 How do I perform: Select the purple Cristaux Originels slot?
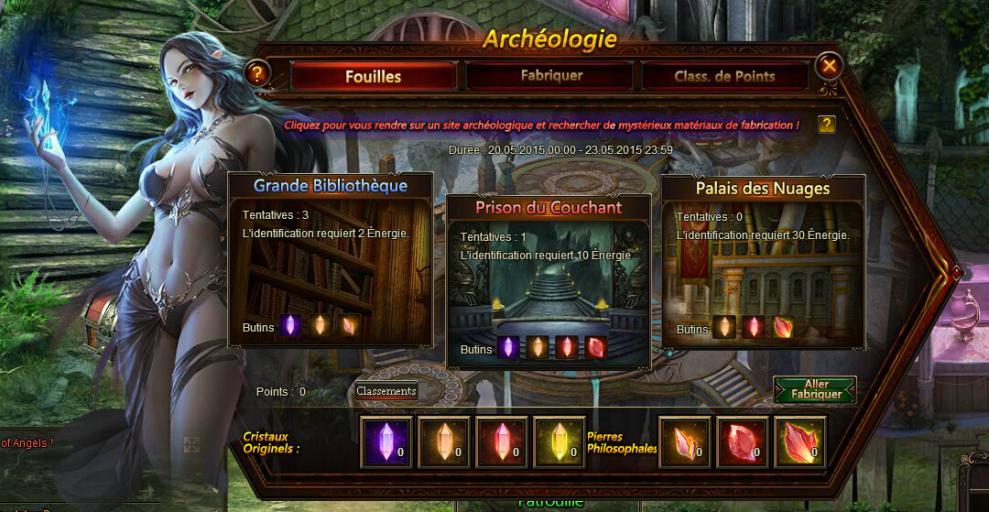[385, 441]
